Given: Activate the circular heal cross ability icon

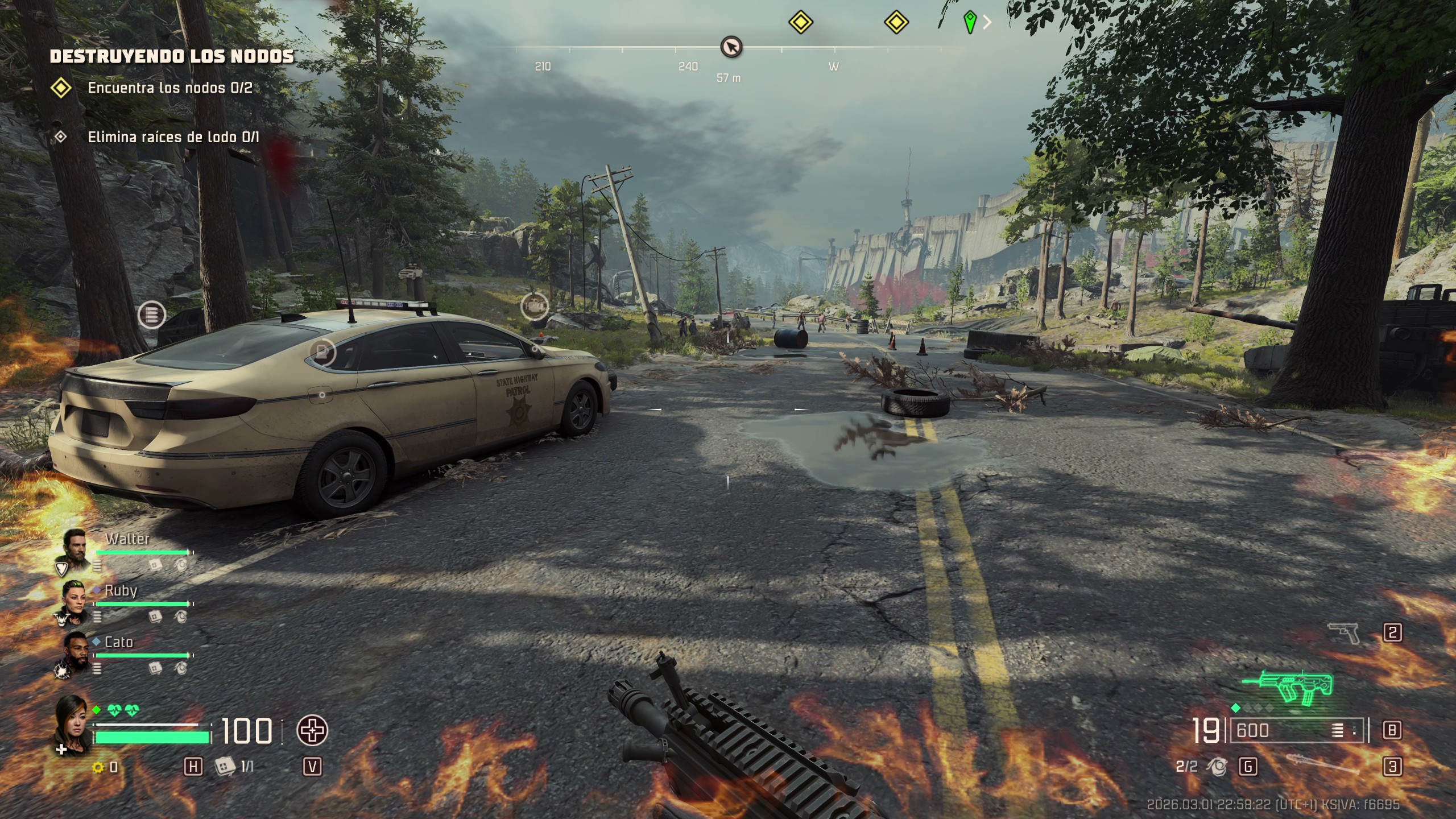Looking at the screenshot, I should click(x=312, y=731).
